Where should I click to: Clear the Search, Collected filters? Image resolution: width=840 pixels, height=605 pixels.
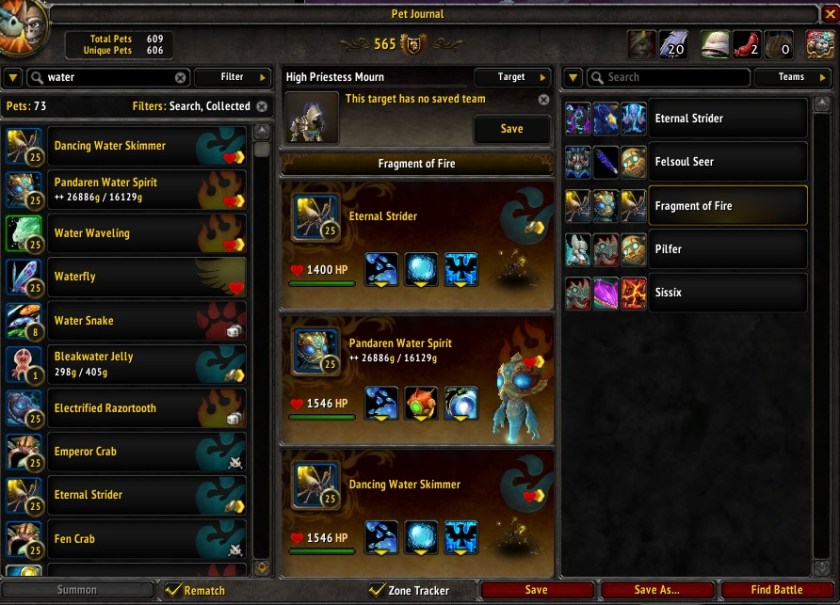[x=262, y=106]
